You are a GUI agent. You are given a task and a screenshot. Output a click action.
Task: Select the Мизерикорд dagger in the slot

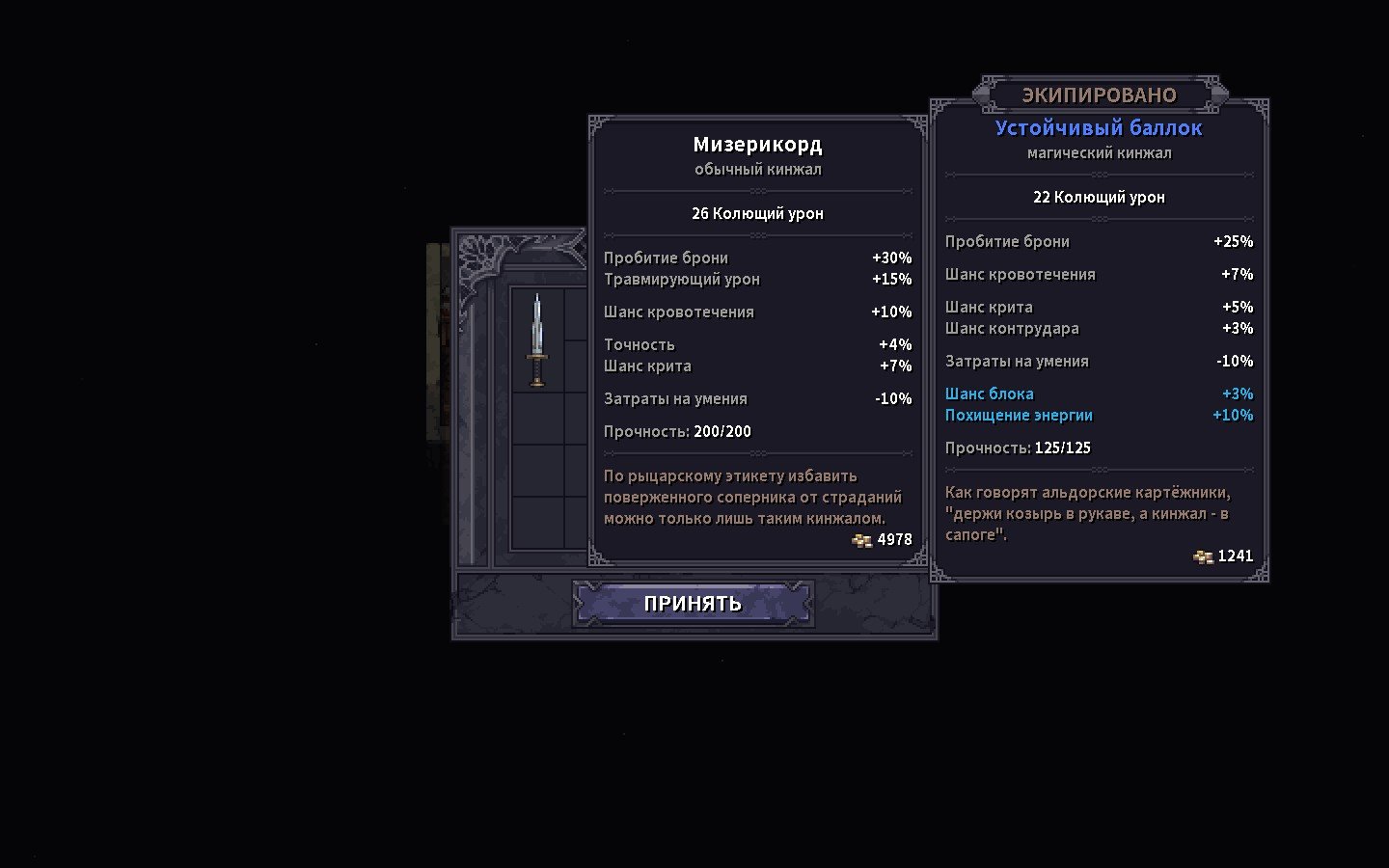click(537, 340)
